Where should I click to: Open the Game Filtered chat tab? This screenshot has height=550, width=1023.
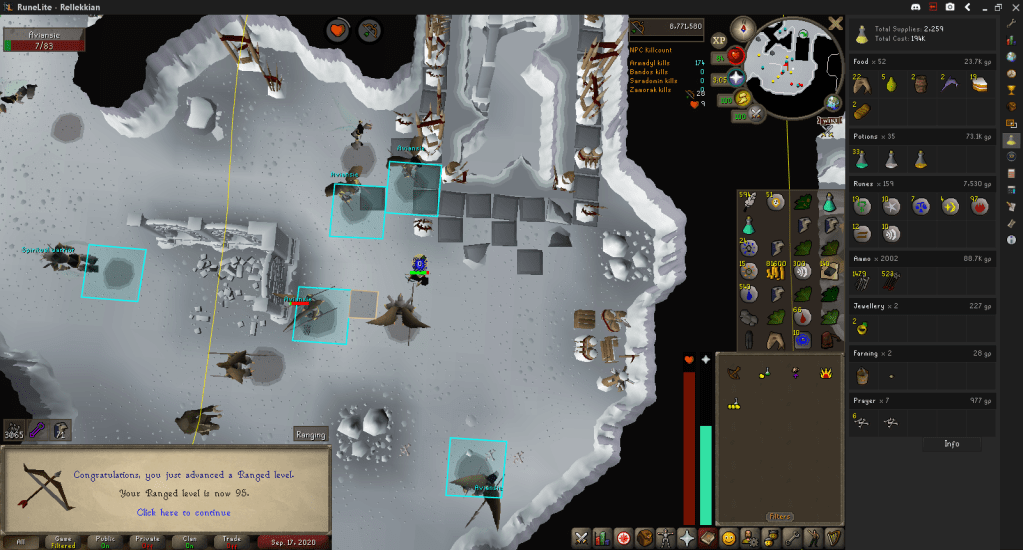(x=62, y=541)
